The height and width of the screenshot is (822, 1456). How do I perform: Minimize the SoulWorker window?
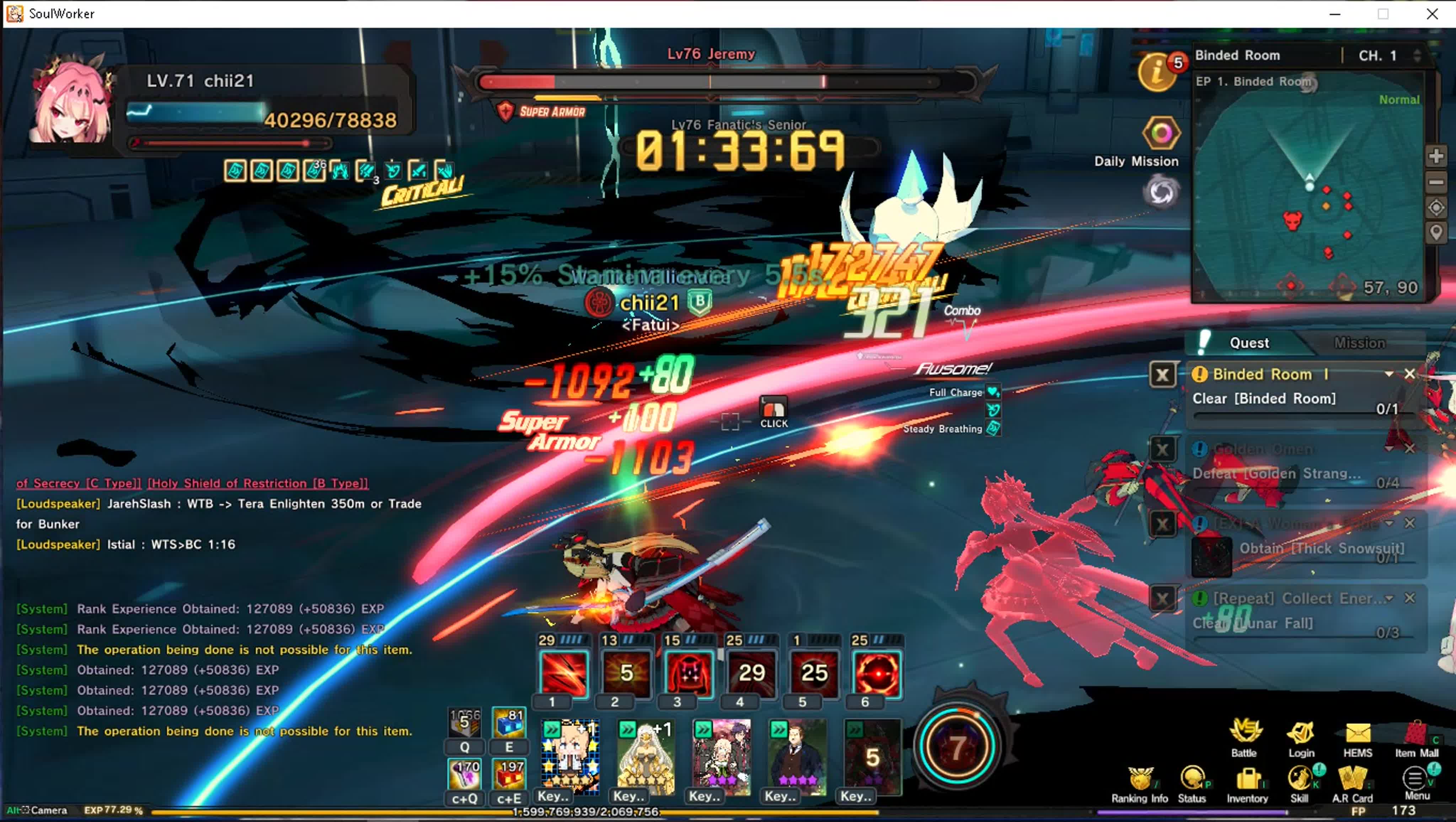1335,14
